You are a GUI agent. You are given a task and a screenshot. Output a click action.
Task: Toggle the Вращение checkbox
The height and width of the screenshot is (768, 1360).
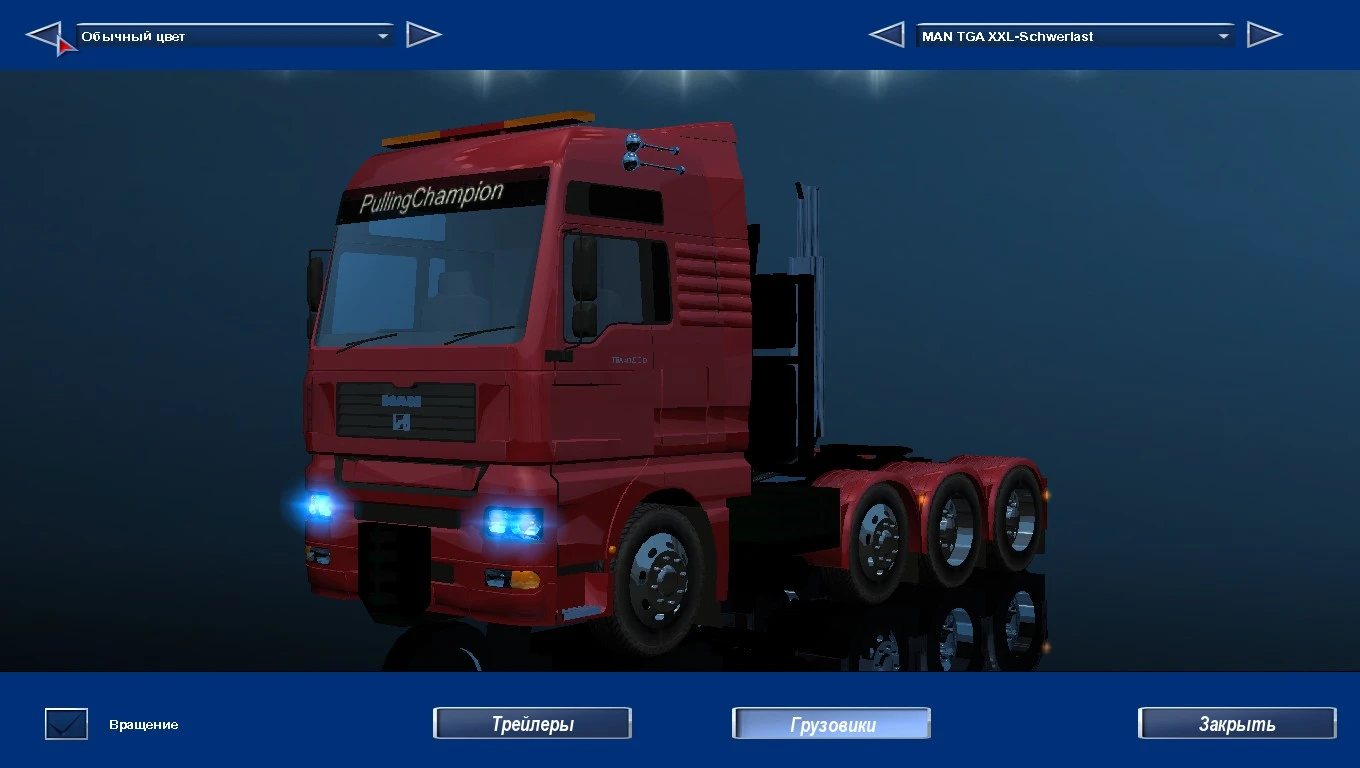click(x=65, y=723)
